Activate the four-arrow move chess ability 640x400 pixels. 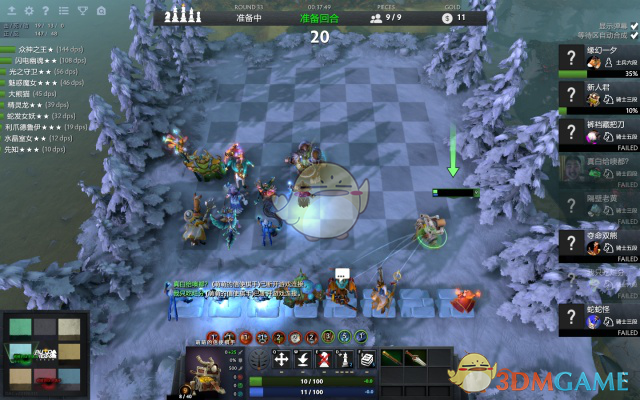pos(281,360)
